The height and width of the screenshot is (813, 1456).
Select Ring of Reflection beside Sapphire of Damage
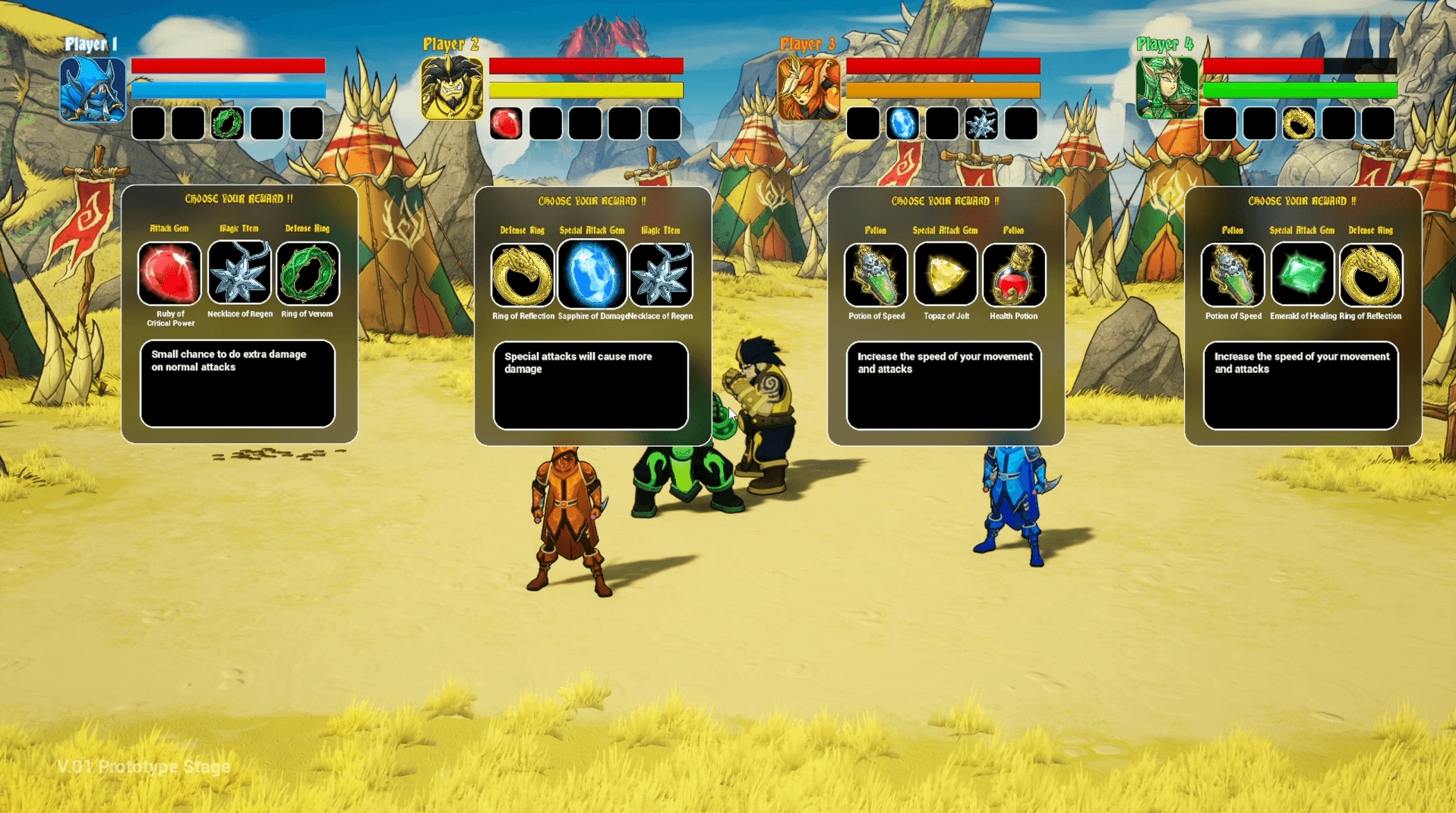click(x=523, y=275)
